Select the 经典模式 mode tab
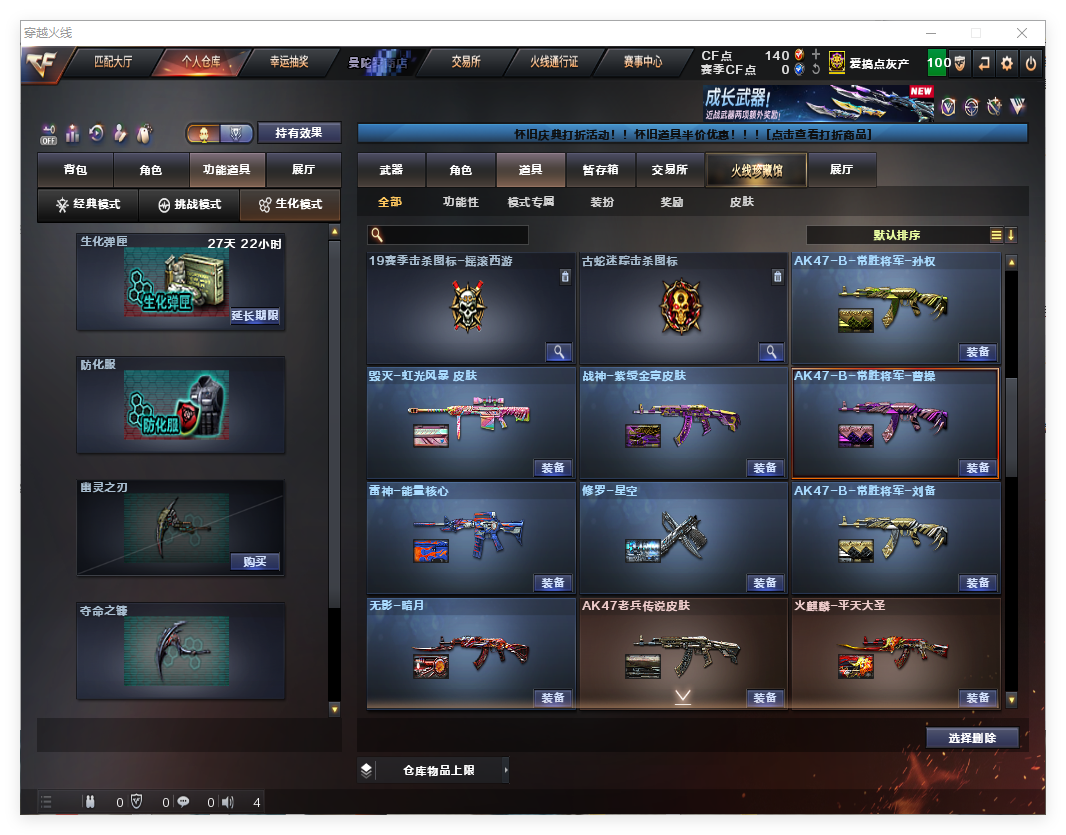 click(x=88, y=204)
